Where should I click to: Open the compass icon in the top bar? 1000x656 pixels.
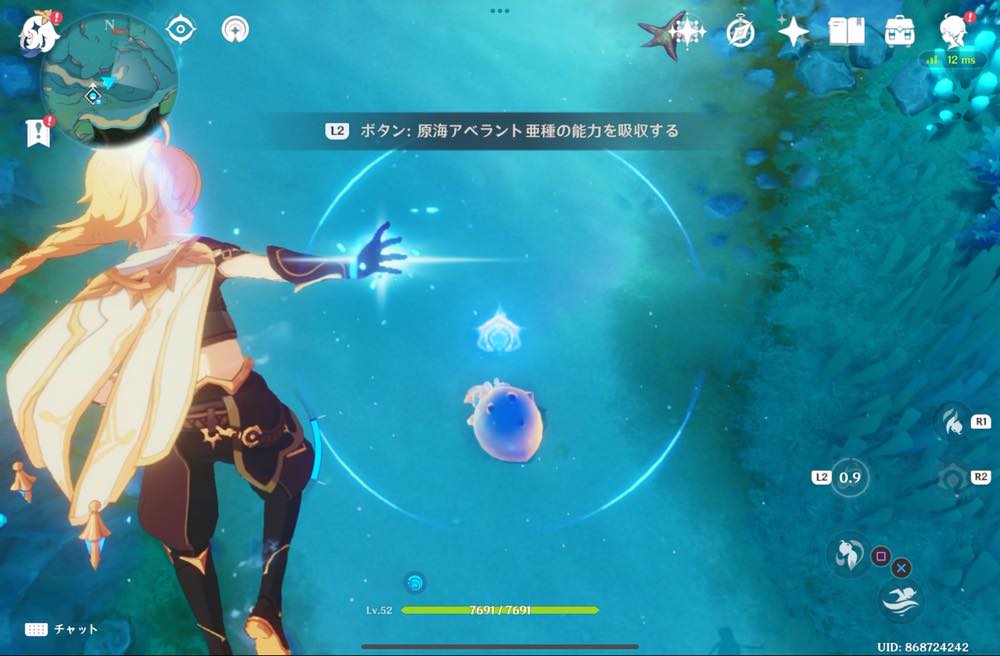tap(740, 32)
